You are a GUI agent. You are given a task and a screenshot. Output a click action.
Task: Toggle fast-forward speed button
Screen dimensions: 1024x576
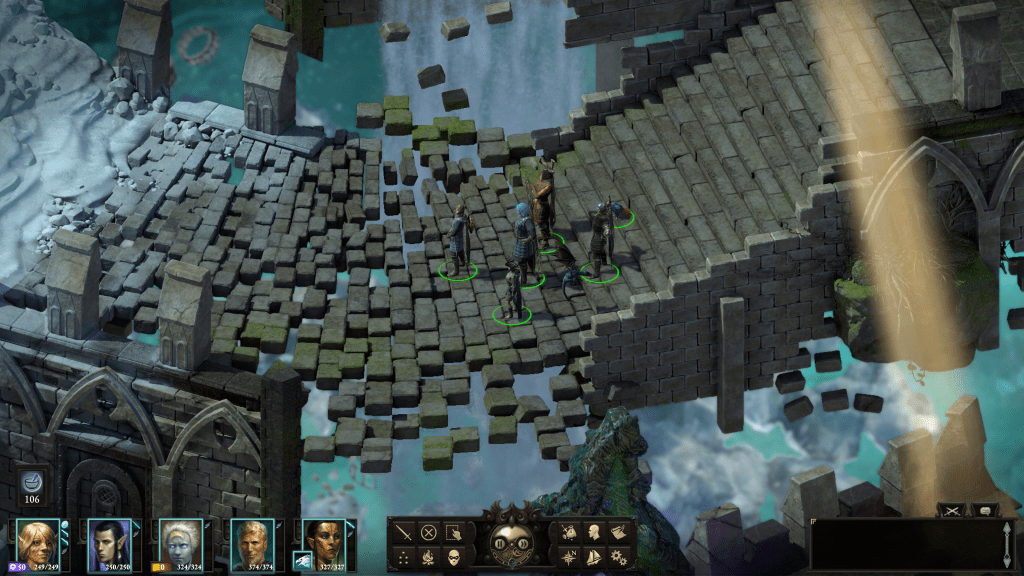pyautogui.click(x=522, y=544)
